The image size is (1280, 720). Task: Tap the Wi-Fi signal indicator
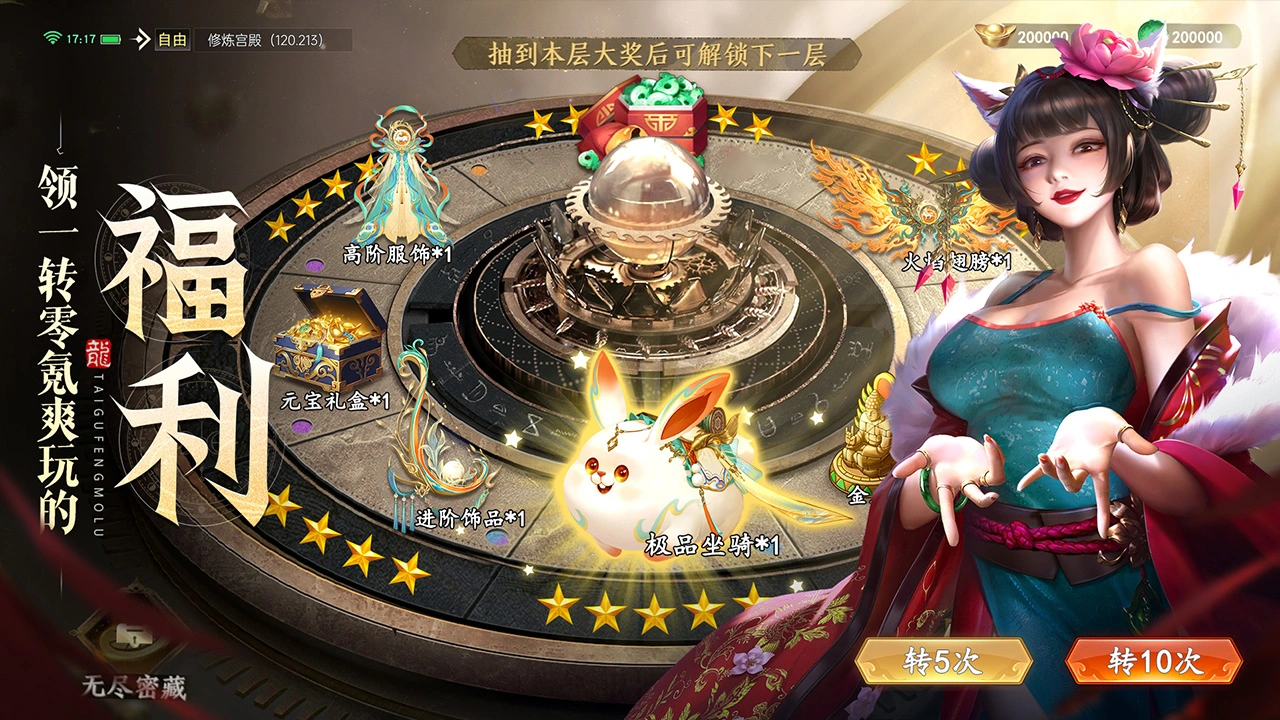point(52,38)
